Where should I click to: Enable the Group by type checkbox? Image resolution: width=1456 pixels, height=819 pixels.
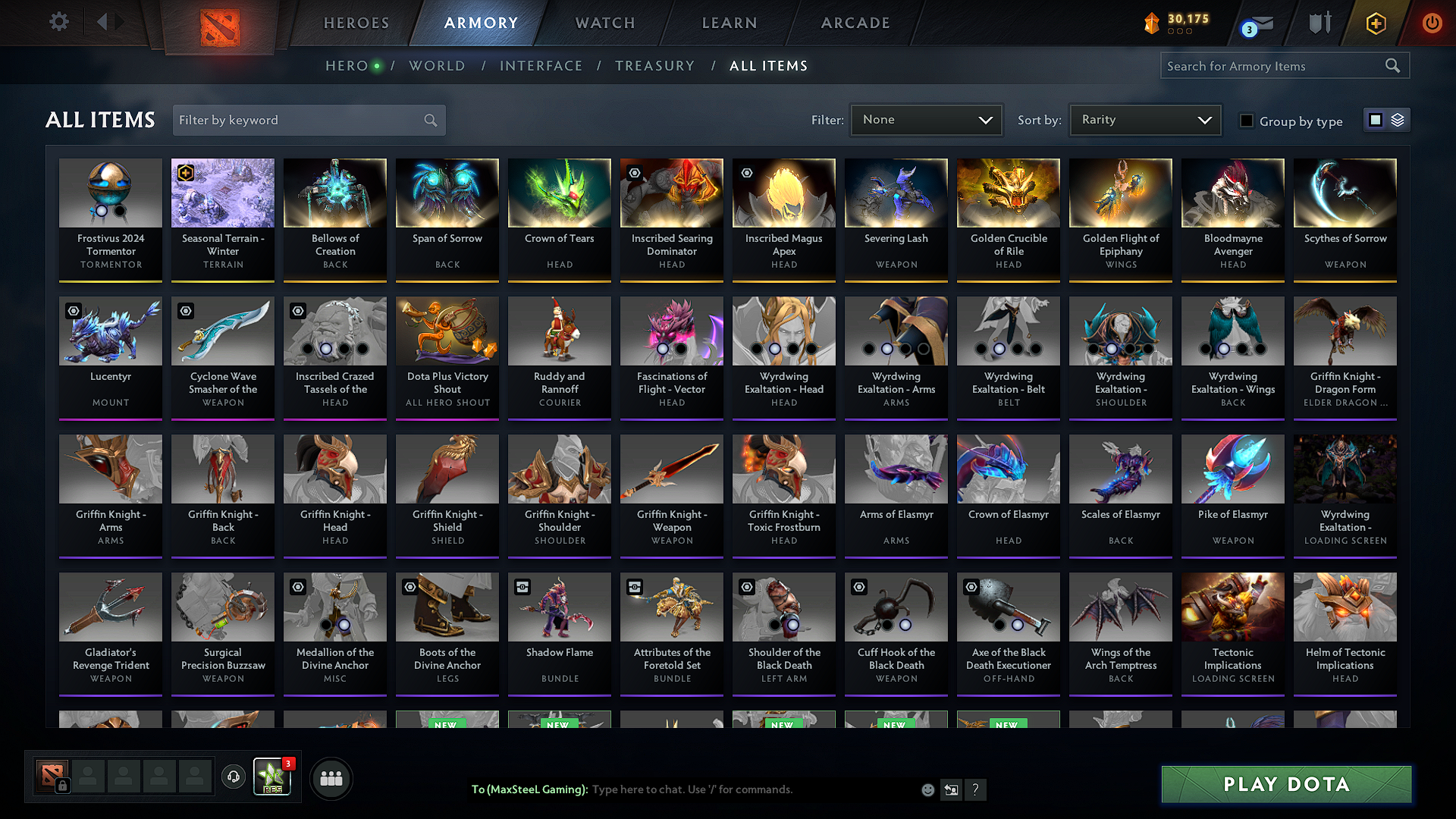1247,121
